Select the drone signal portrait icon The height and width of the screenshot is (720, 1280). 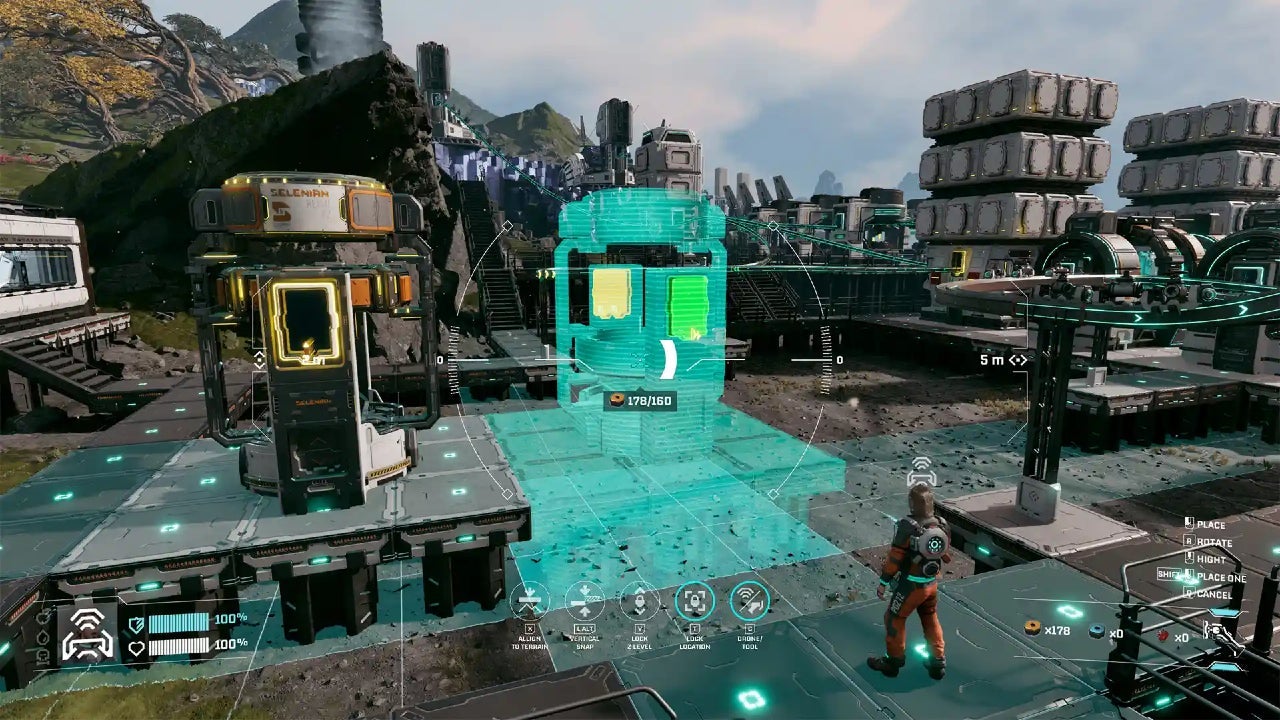88,634
